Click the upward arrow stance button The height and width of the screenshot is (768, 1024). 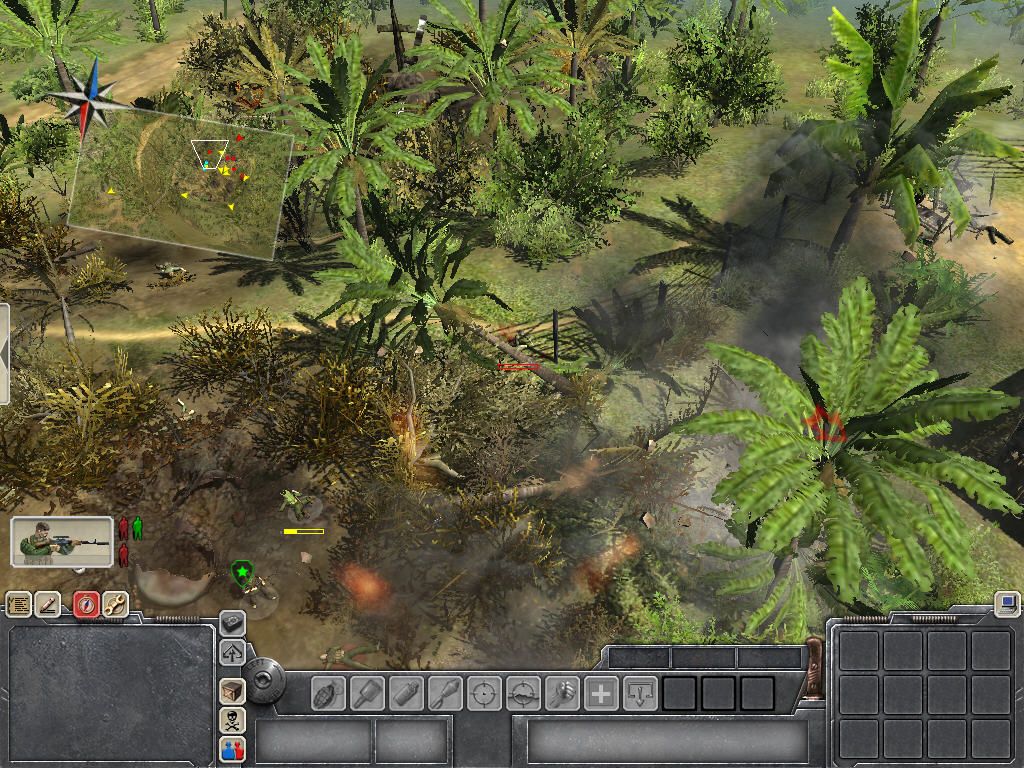click(x=232, y=654)
